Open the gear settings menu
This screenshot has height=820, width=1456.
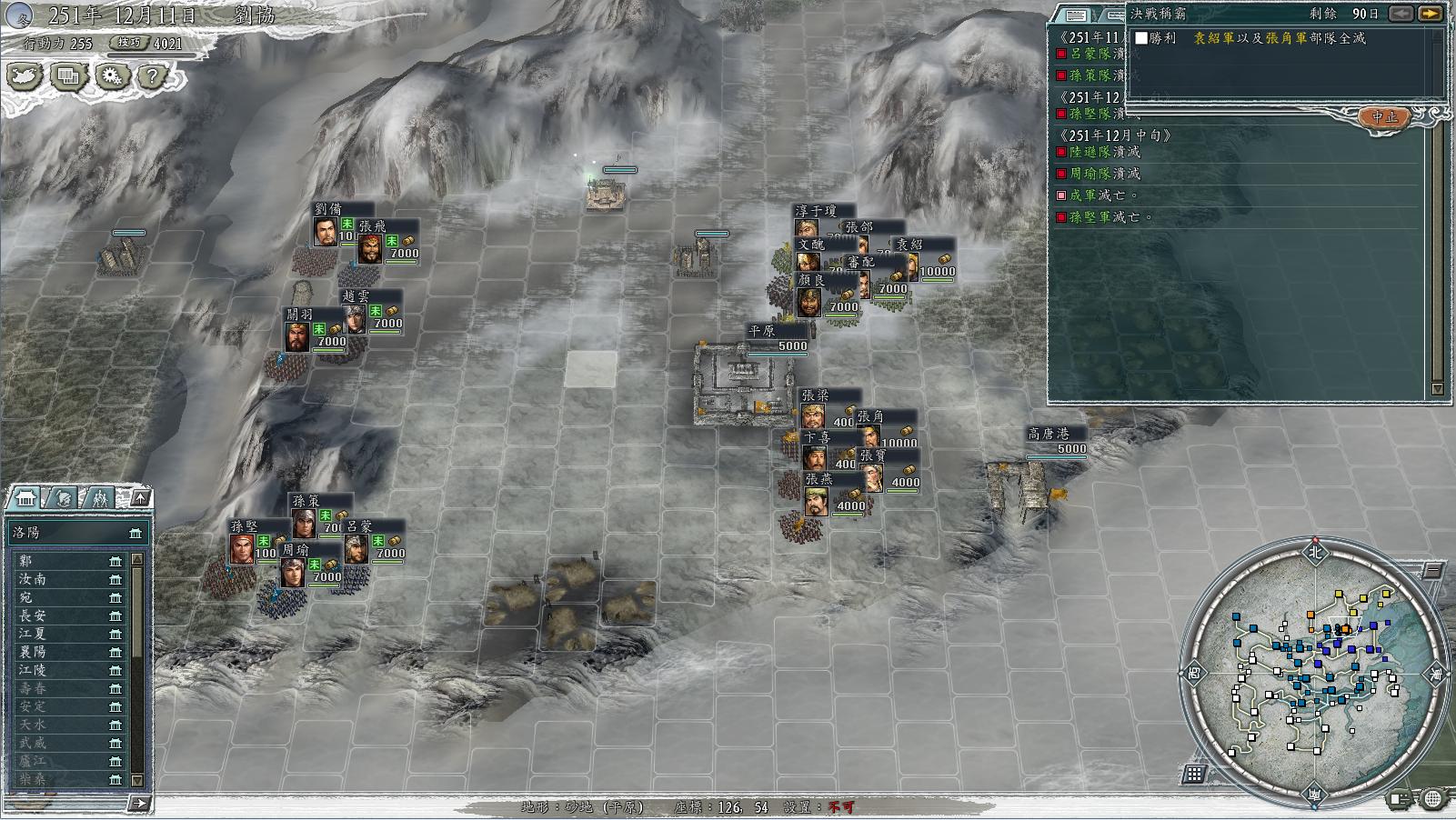click(x=111, y=76)
